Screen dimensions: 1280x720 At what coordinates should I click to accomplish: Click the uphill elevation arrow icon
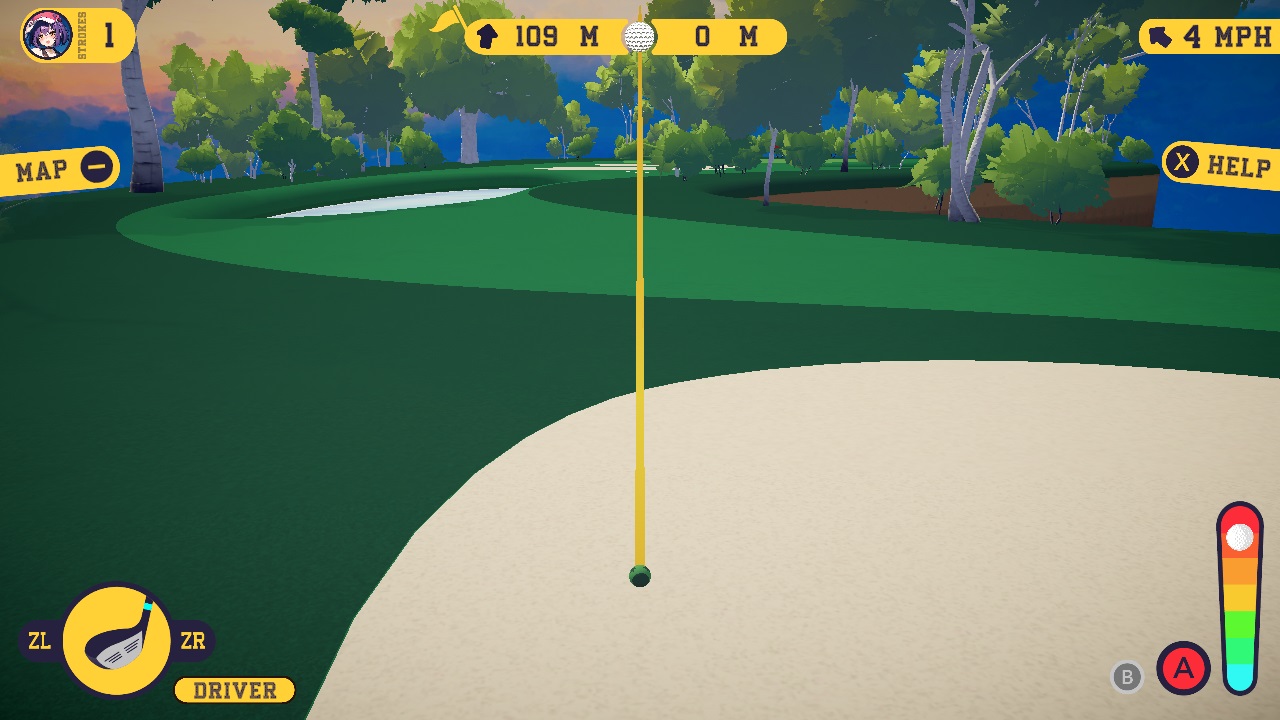pos(486,37)
